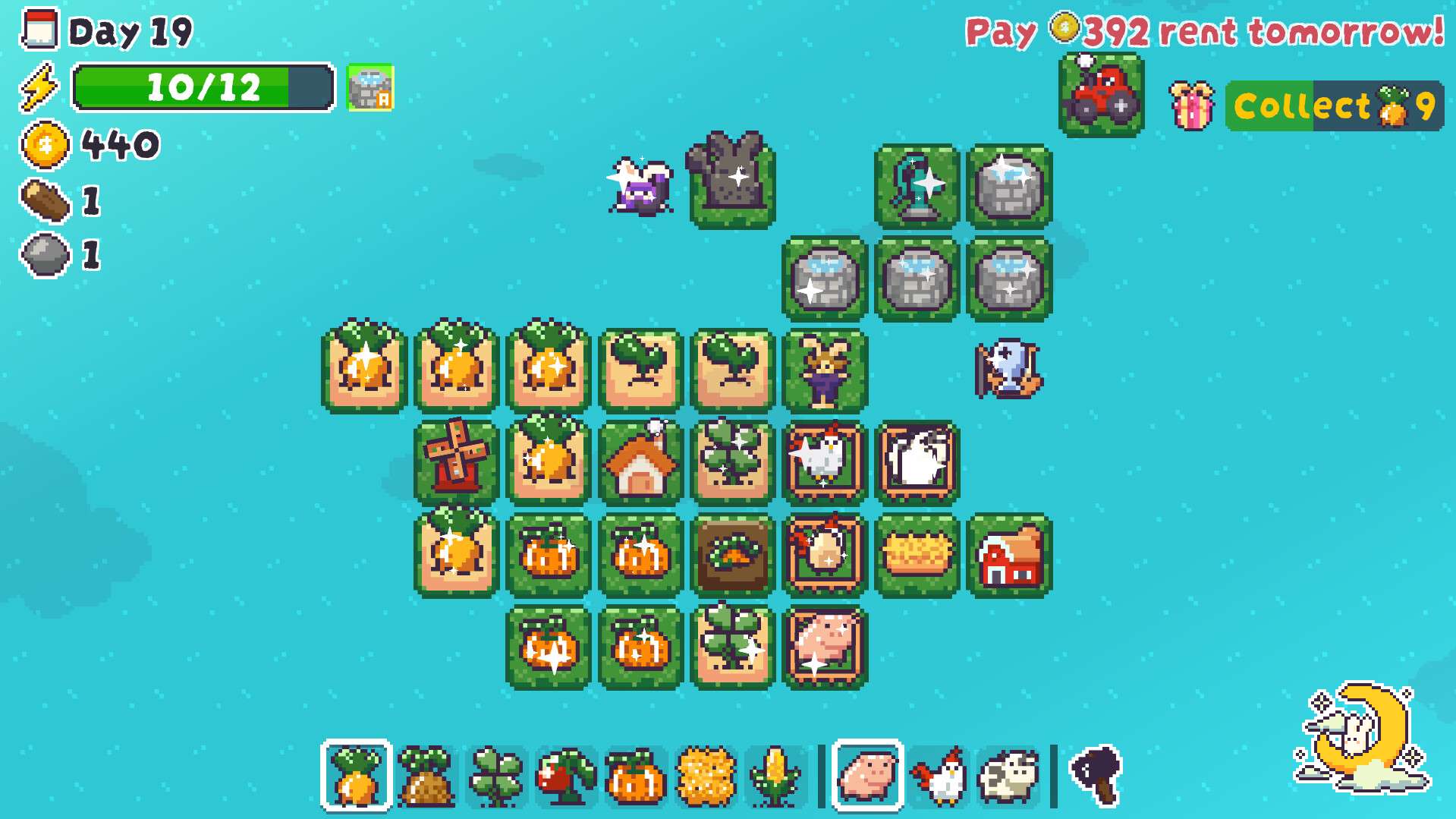Click the stone quarry icon beside the energy bar
Image resolution: width=1456 pixels, height=819 pixels.
click(370, 90)
